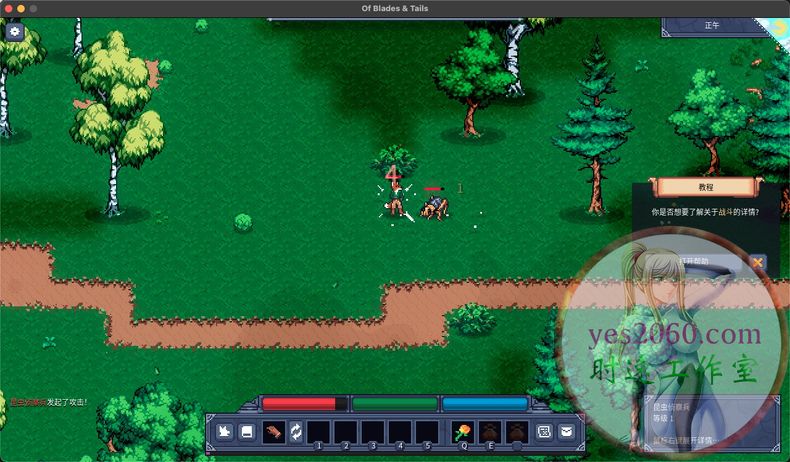Image resolution: width=790 pixels, height=462 pixels.
Task: Select the orange flower item in slot Q
Action: [x=463, y=432]
